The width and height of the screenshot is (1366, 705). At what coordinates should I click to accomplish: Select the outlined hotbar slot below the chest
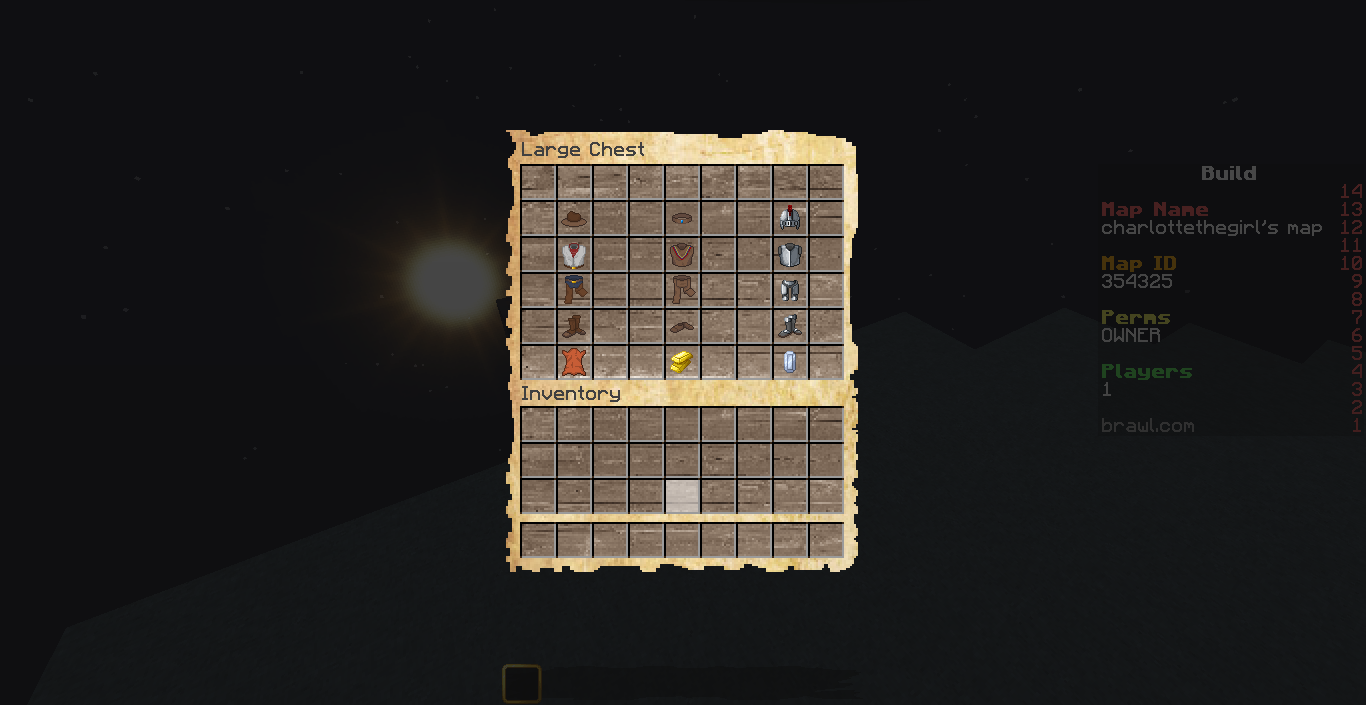click(522, 684)
